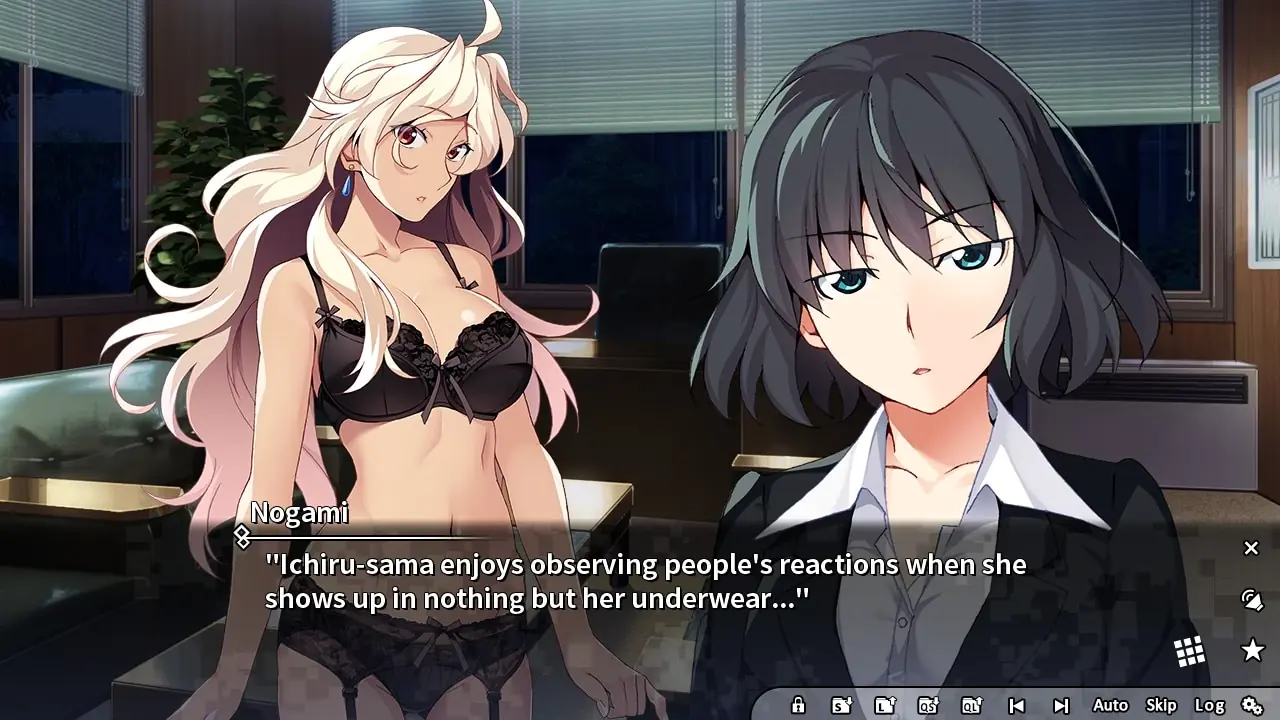Activate Skip mode
The width and height of the screenshot is (1280, 720).
pos(1161,705)
